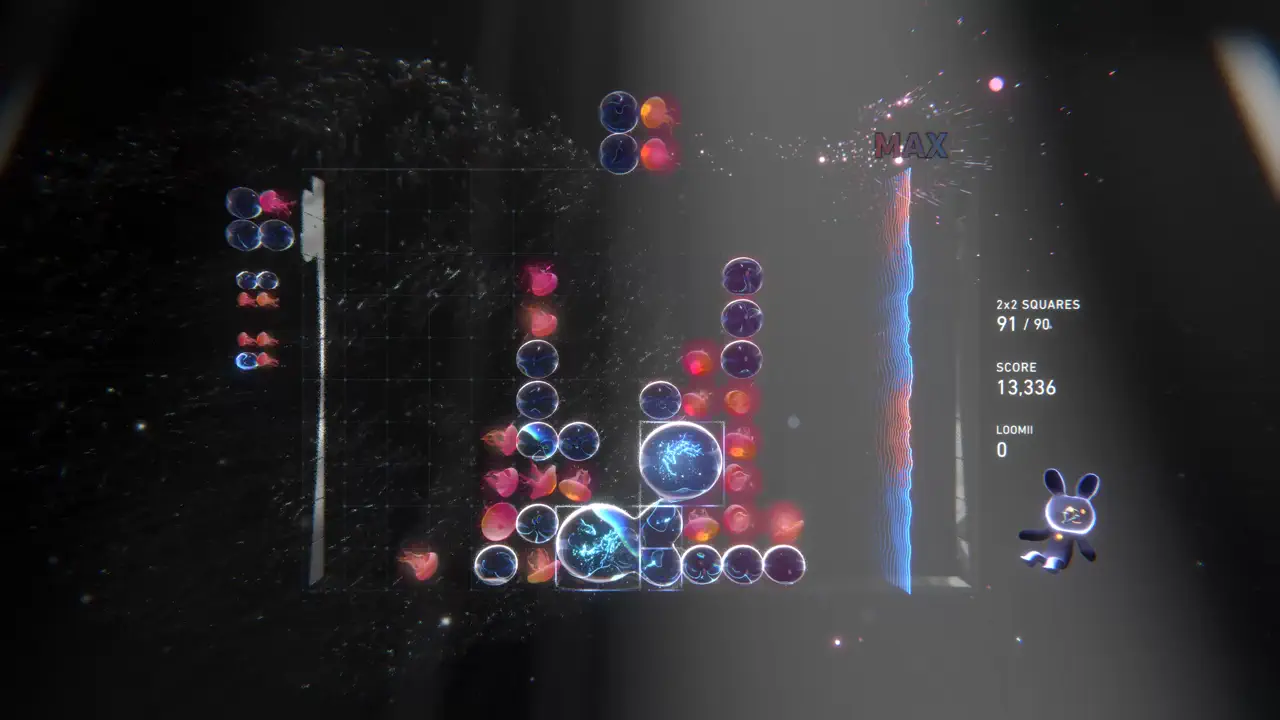The width and height of the screenshot is (1280, 720).
Task: Toggle the MAX speed indicator
Action: click(912, 146)
